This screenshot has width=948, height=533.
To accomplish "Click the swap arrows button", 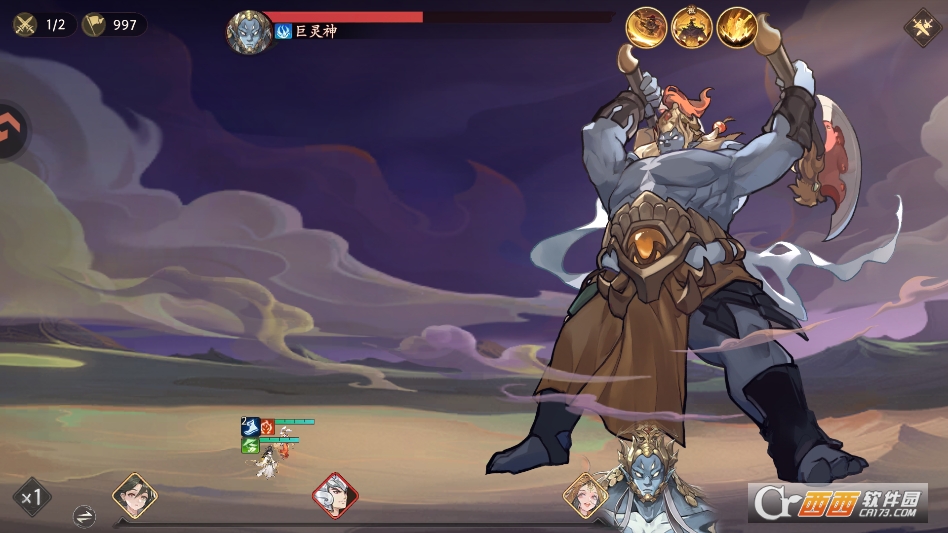I will (x=85, y=516).
